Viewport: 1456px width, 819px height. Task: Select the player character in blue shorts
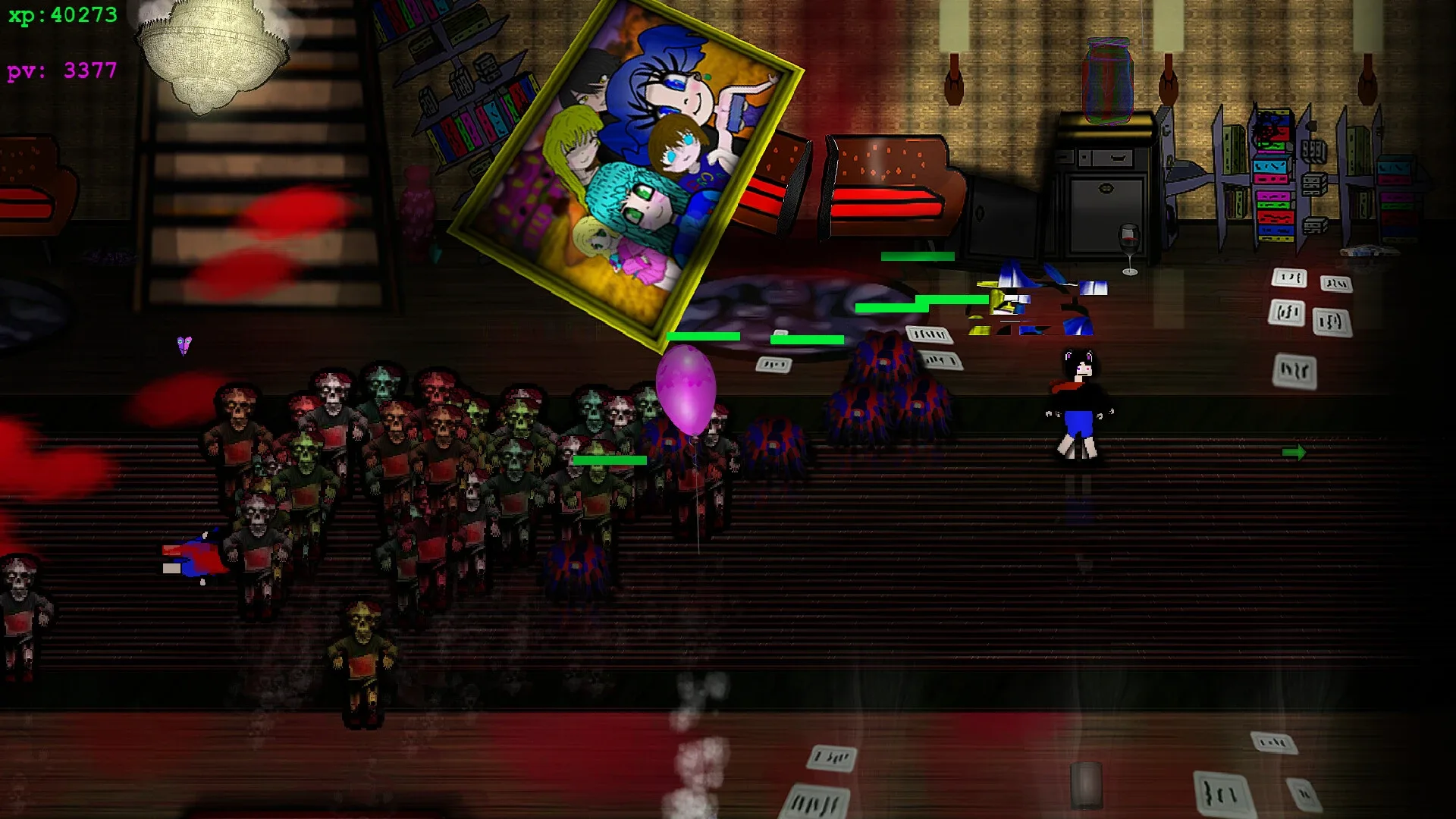[1079, 409]
